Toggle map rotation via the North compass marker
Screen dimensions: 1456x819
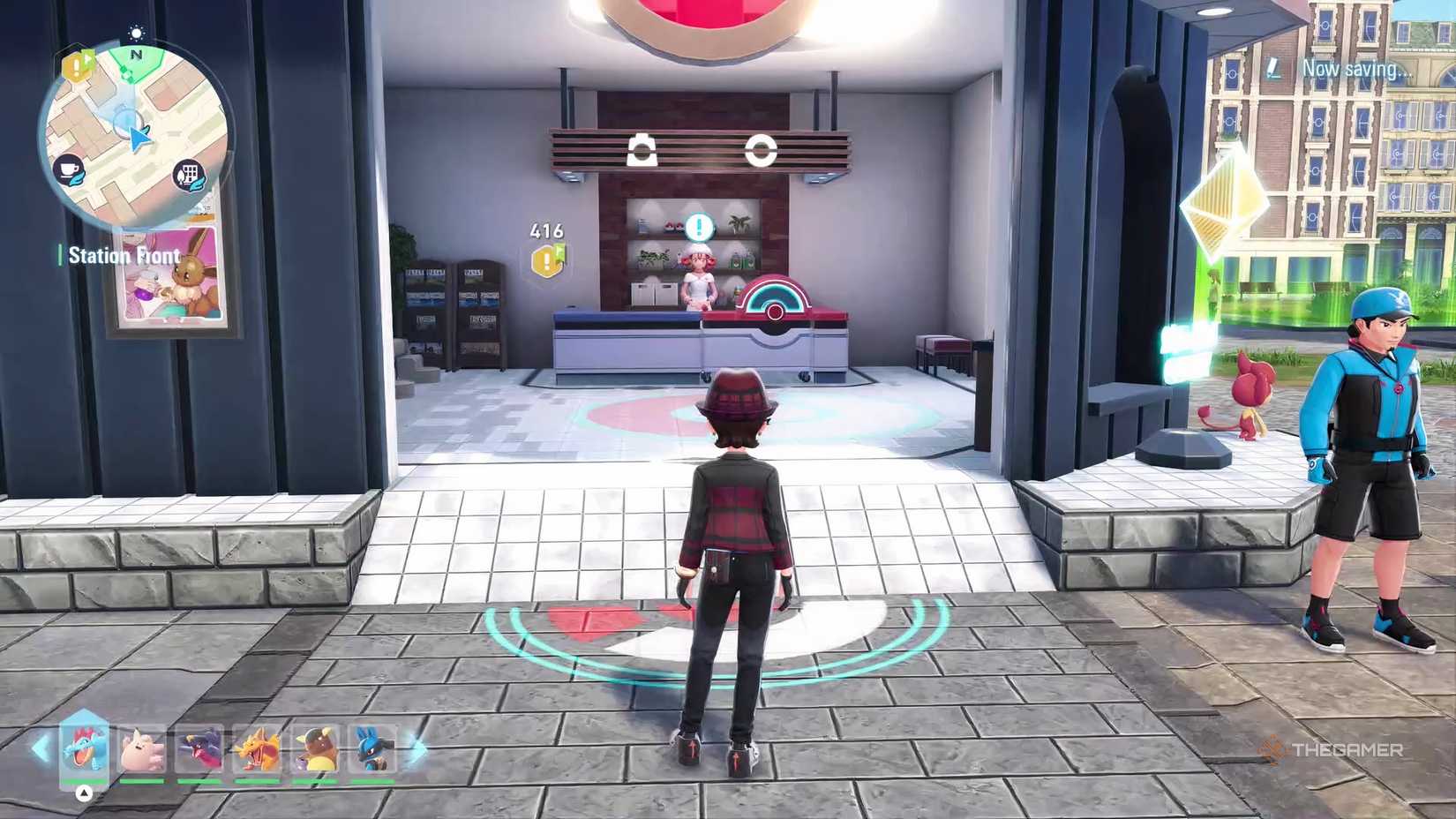click(x=136, y=55)
